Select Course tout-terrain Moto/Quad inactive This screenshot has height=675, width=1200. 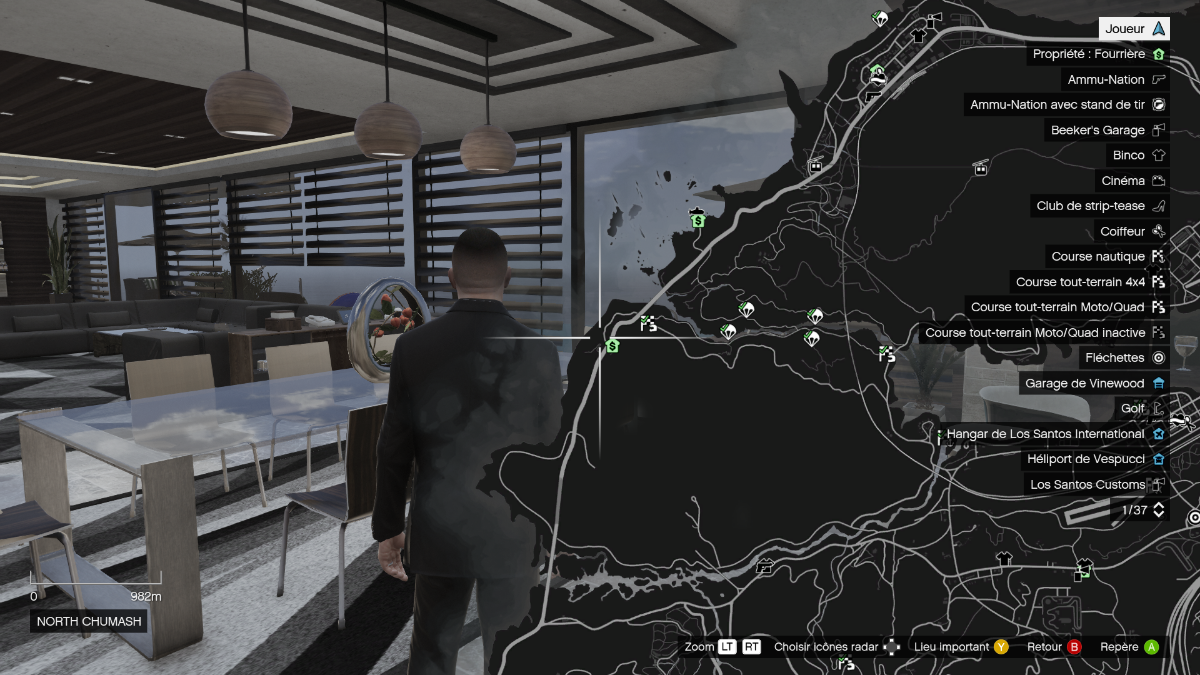pos(1044,333)
